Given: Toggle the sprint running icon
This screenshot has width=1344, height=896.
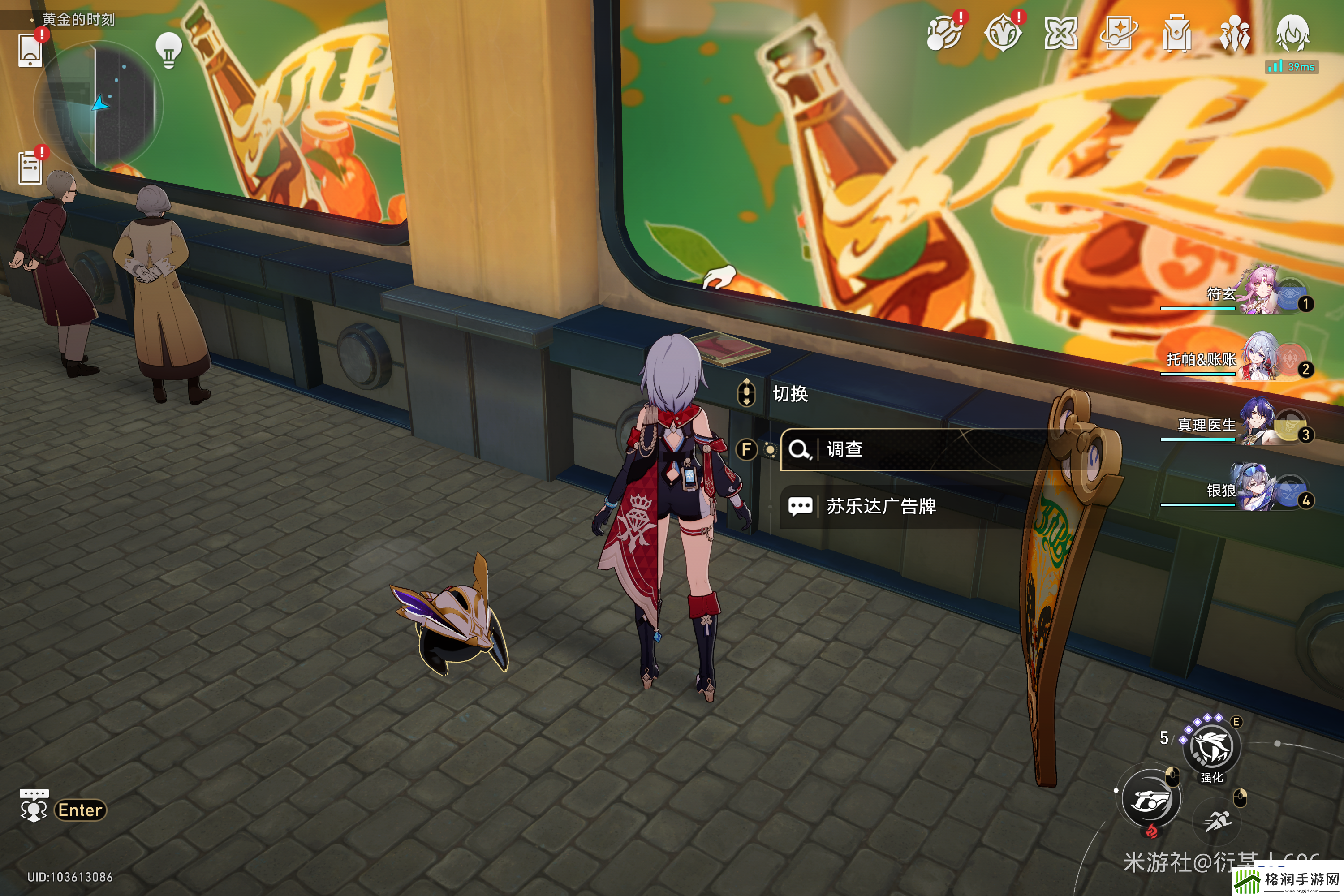Looking at the screenshot, I should [1218, 822].
